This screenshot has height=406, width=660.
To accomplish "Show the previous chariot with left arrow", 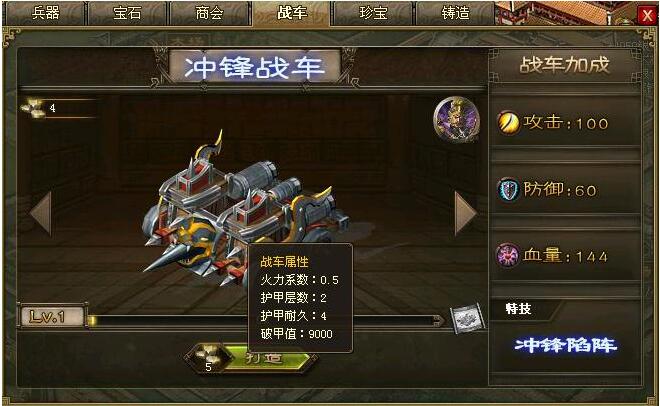I will [40, 213].
